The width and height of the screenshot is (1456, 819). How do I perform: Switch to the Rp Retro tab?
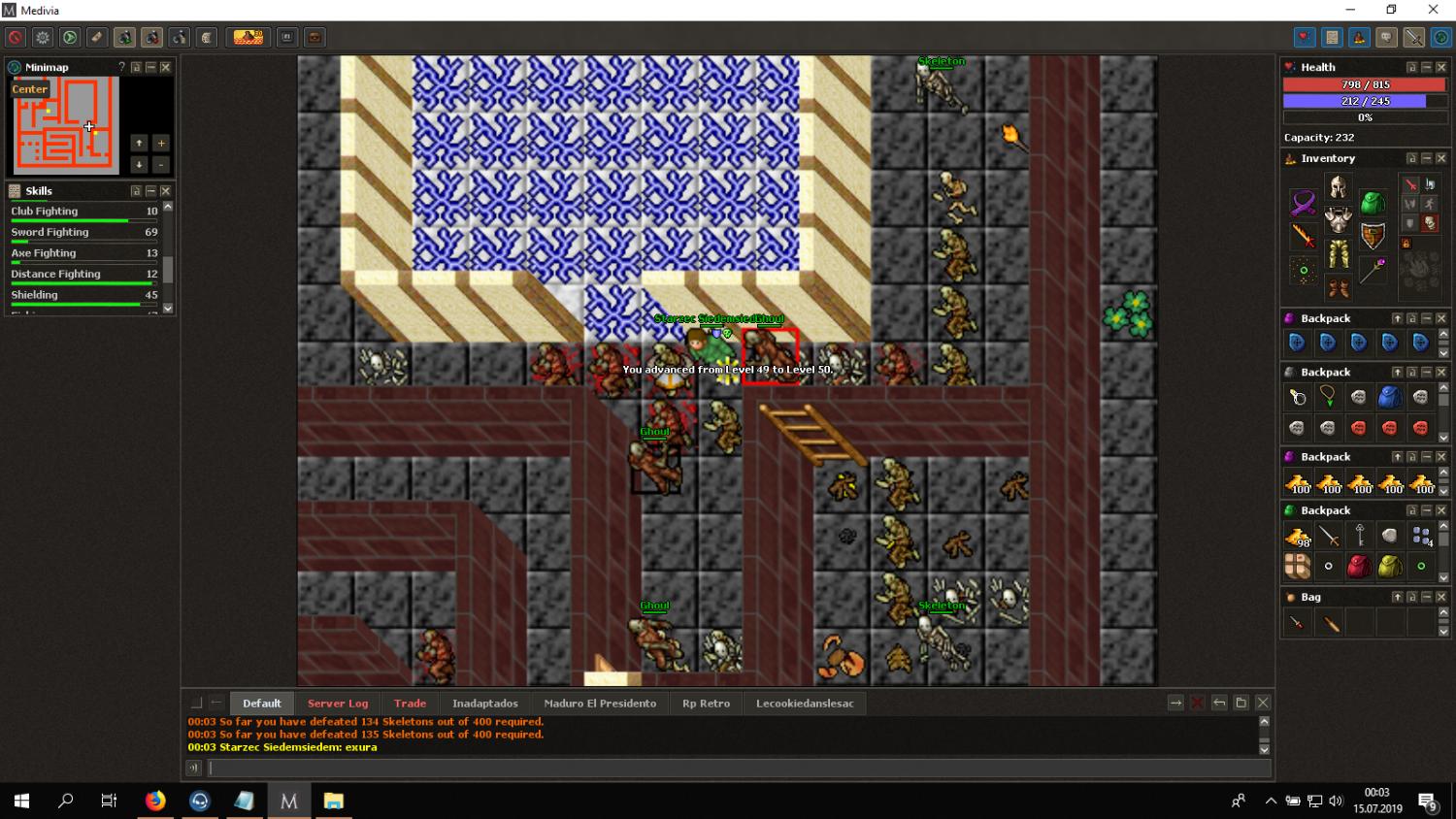706,704
